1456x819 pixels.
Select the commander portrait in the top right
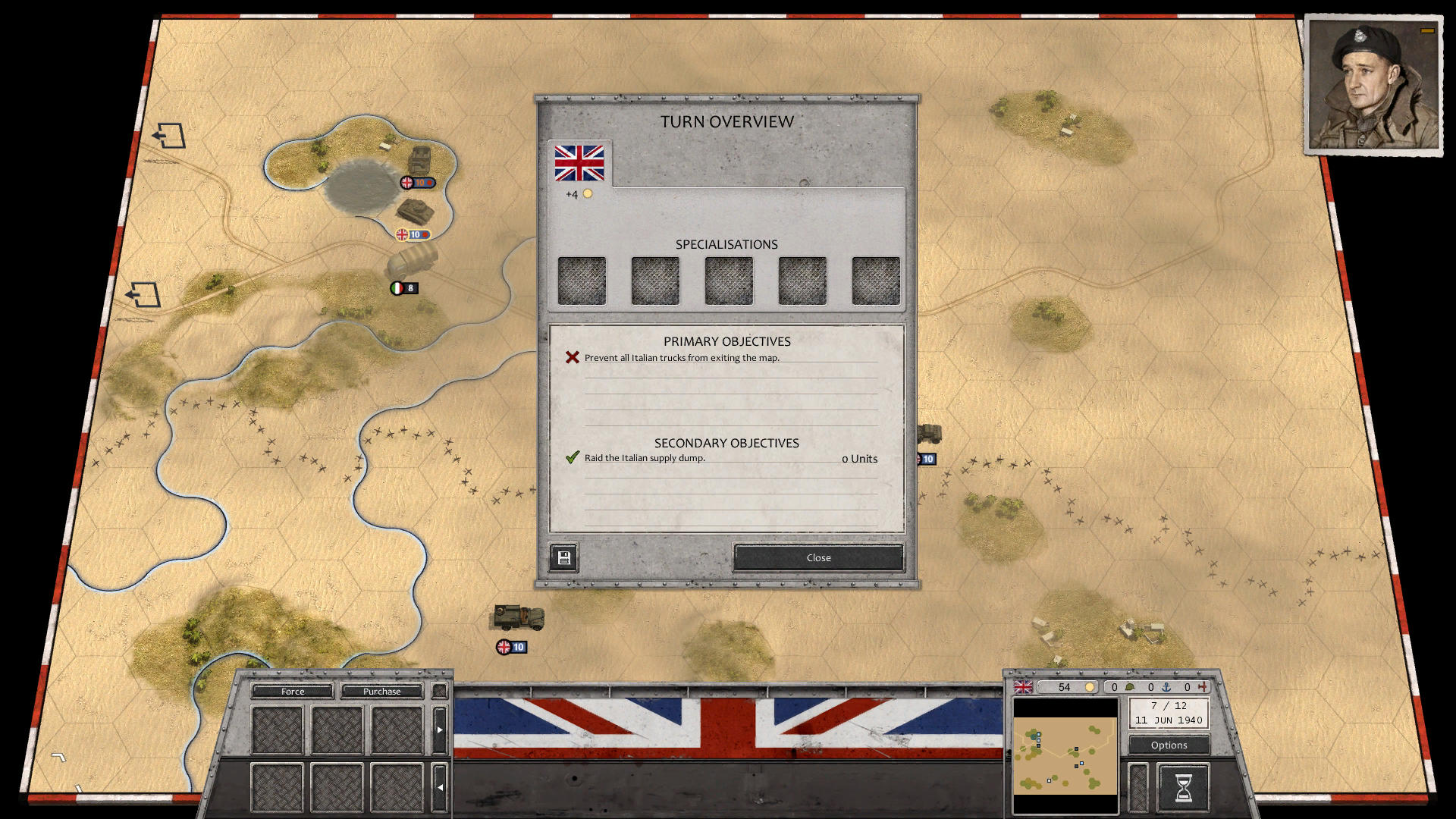coord(1374,83)
